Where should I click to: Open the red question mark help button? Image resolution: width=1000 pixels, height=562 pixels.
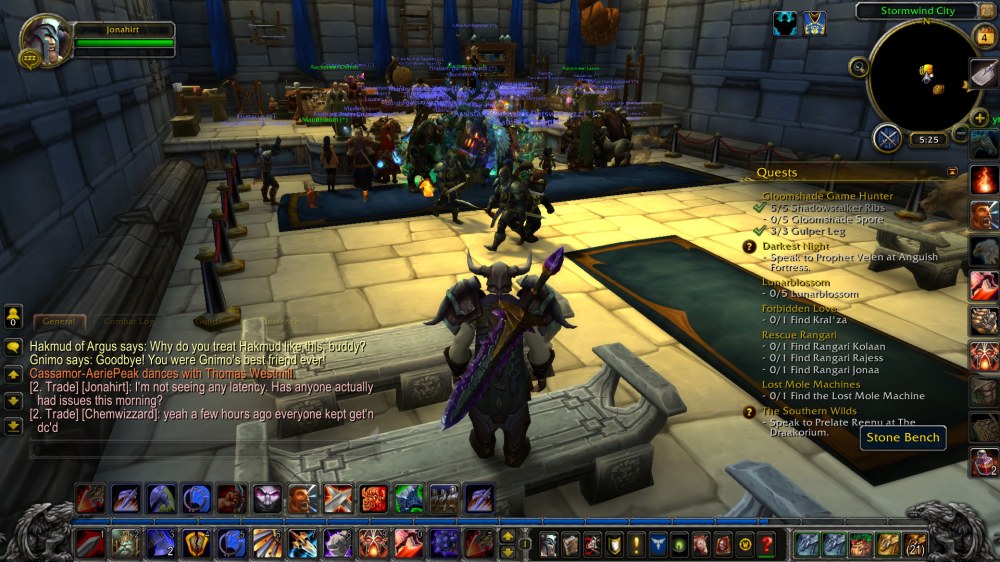(767, 544)
